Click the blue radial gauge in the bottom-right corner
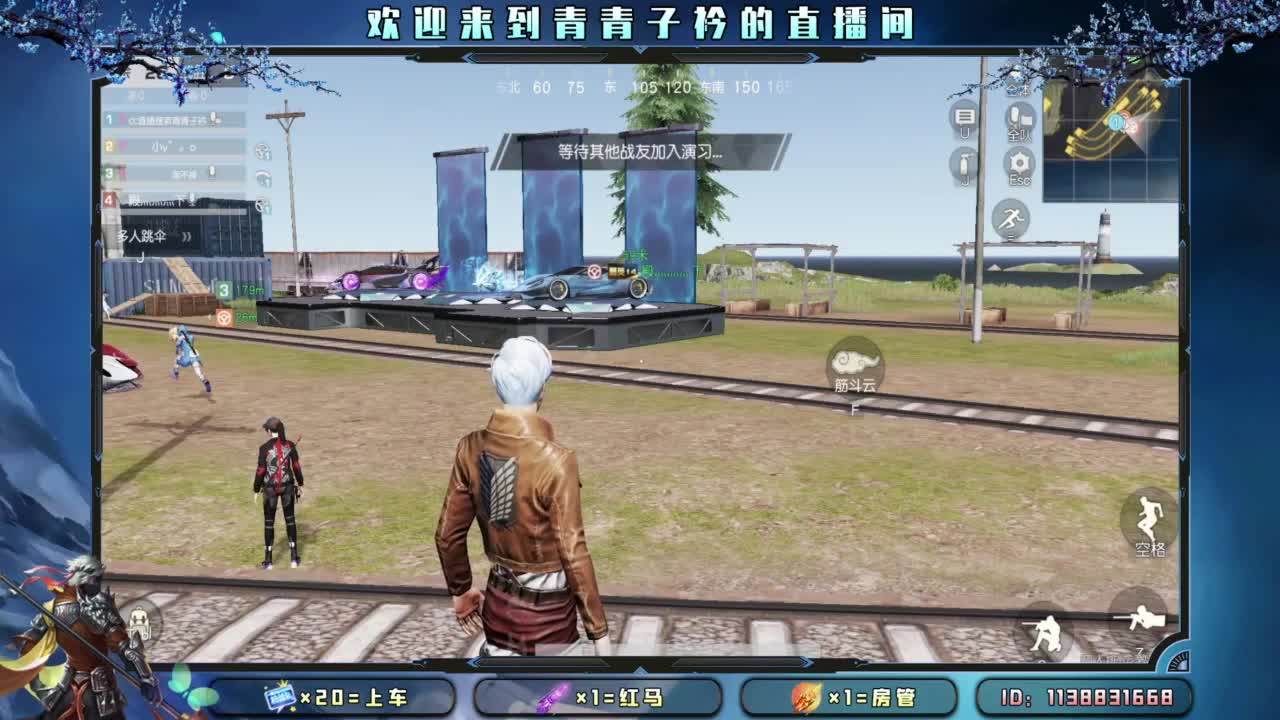 tap(1179, 661)
